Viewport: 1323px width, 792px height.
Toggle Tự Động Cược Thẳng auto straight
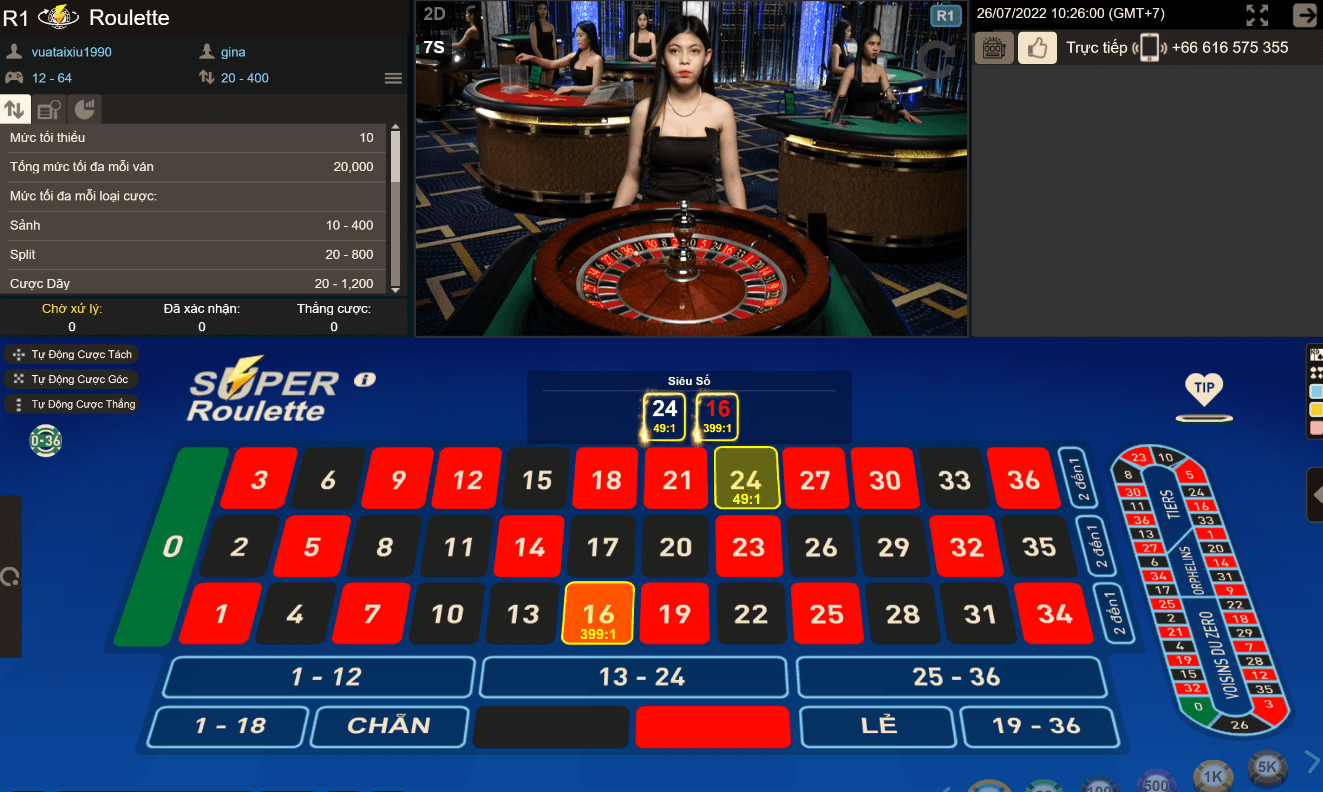(70, 404)
